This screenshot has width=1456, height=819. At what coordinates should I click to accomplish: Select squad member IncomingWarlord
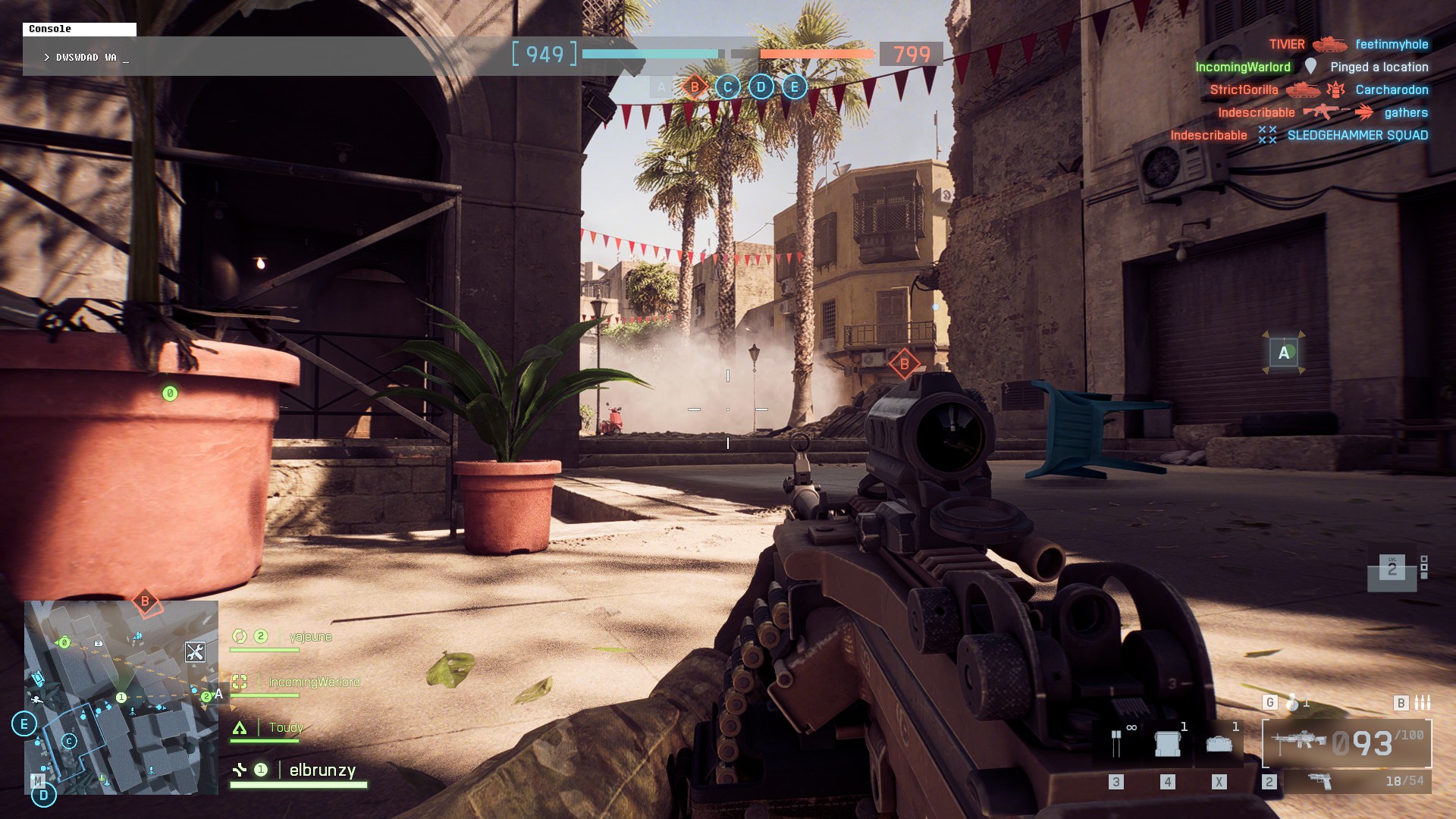pyautogui.click(x=314, y=682)
